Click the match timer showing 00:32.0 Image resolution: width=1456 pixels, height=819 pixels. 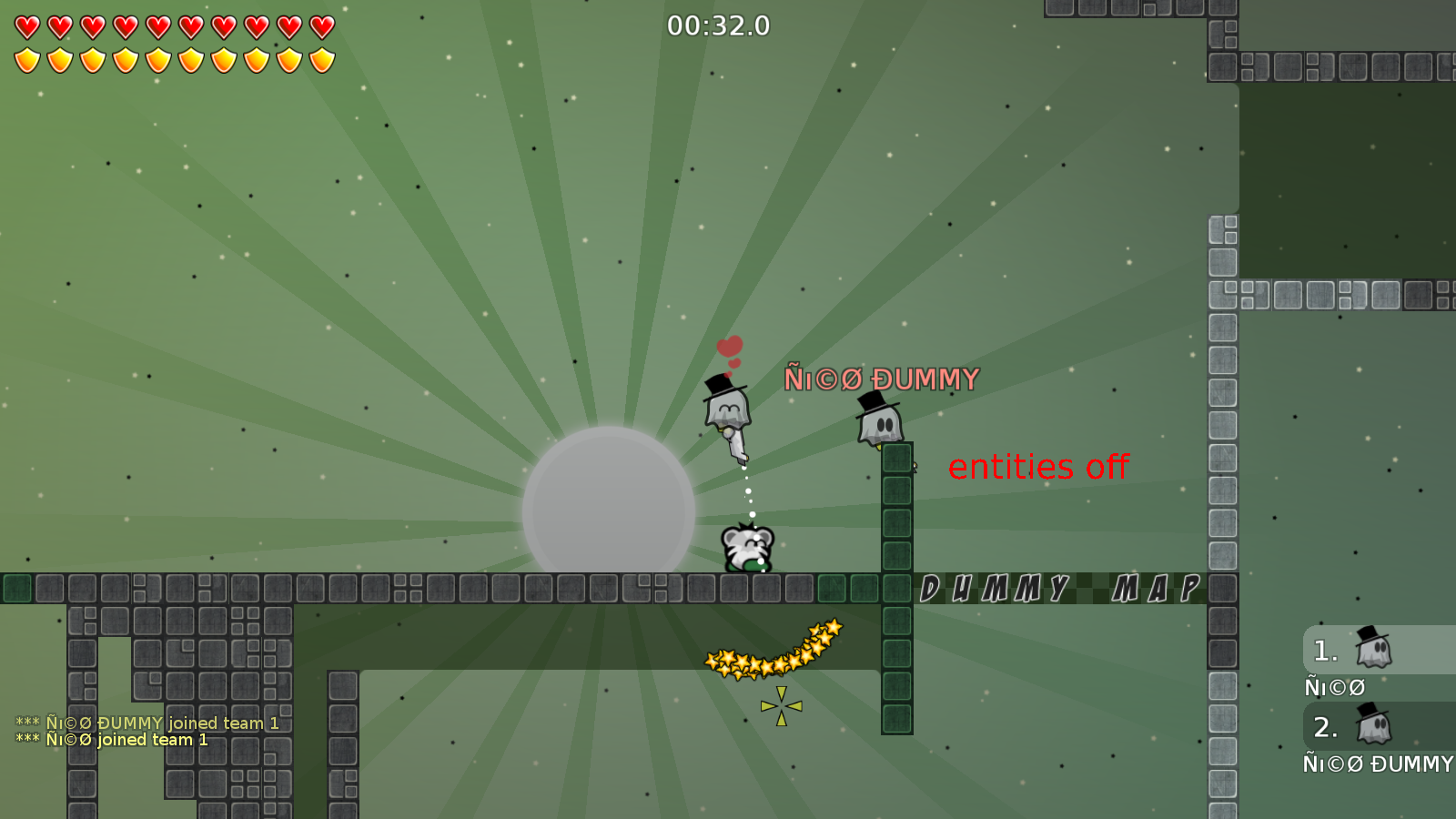[x=718, y=26]
